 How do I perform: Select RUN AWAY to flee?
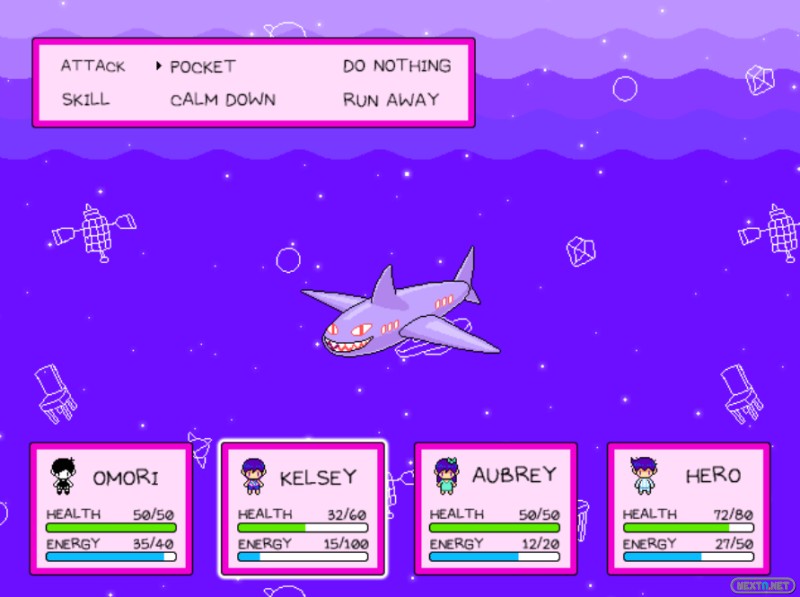(x=390, y=100)
